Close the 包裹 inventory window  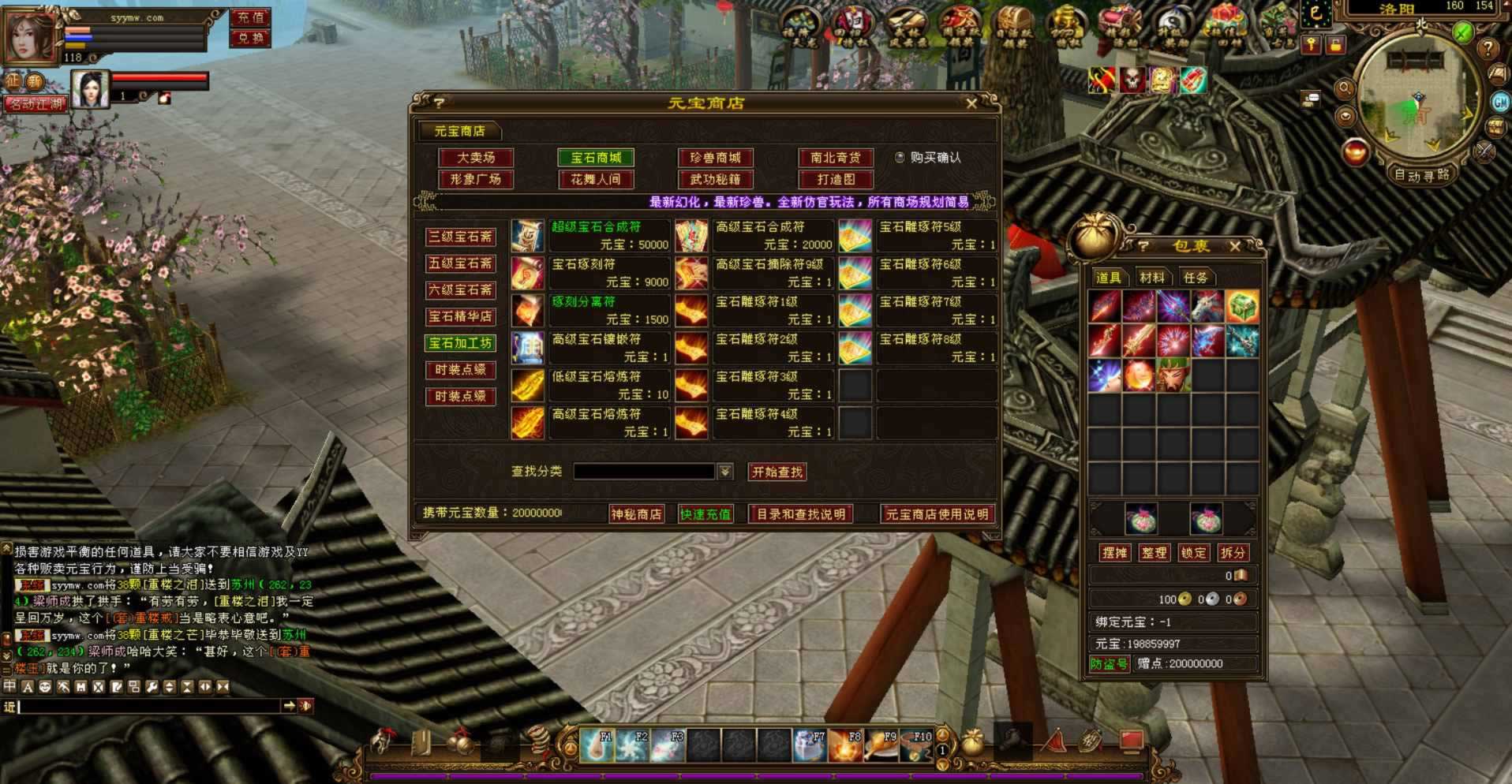pos(1235,246)
